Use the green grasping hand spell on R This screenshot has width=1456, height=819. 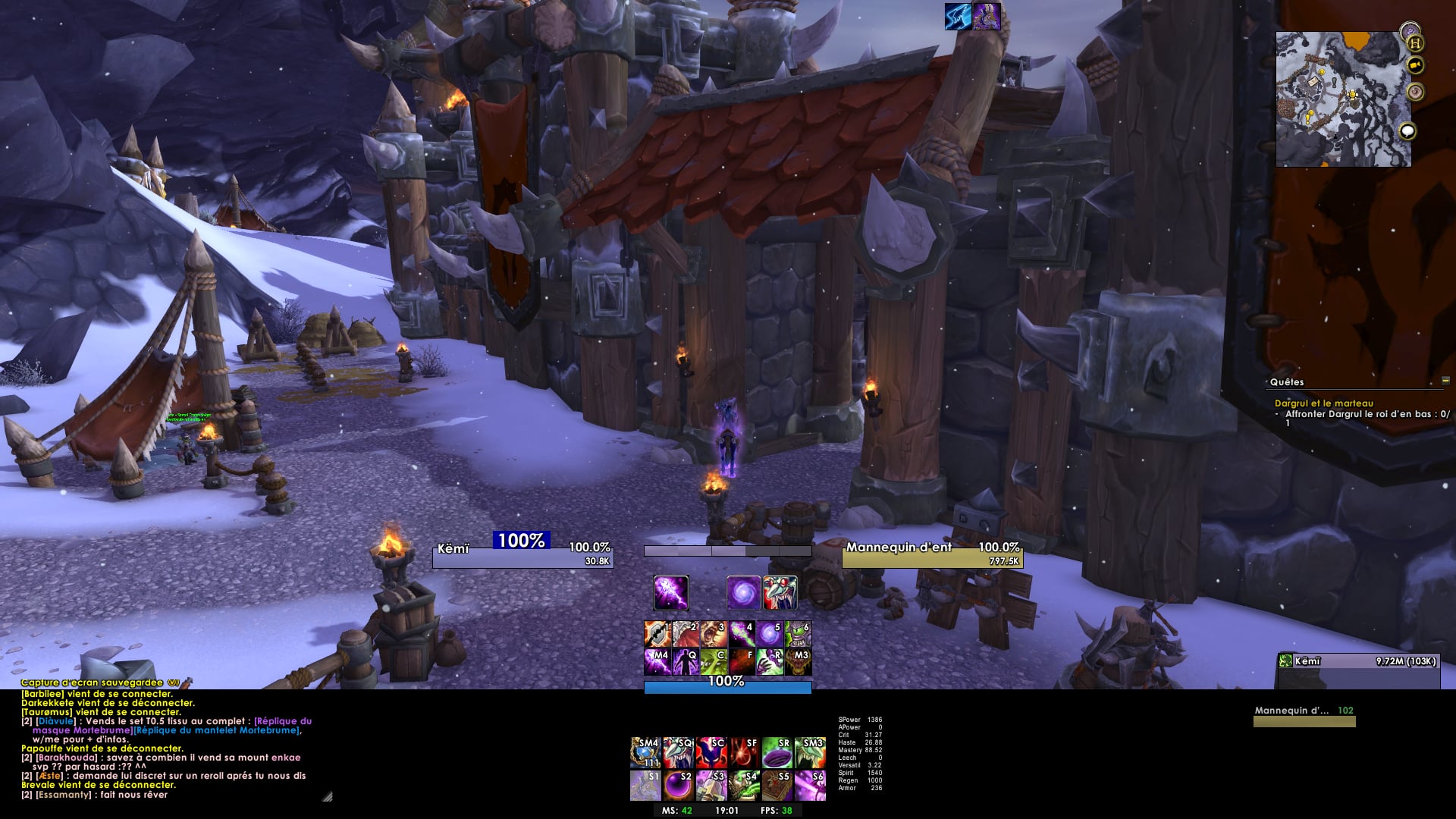tap(770, 662)
